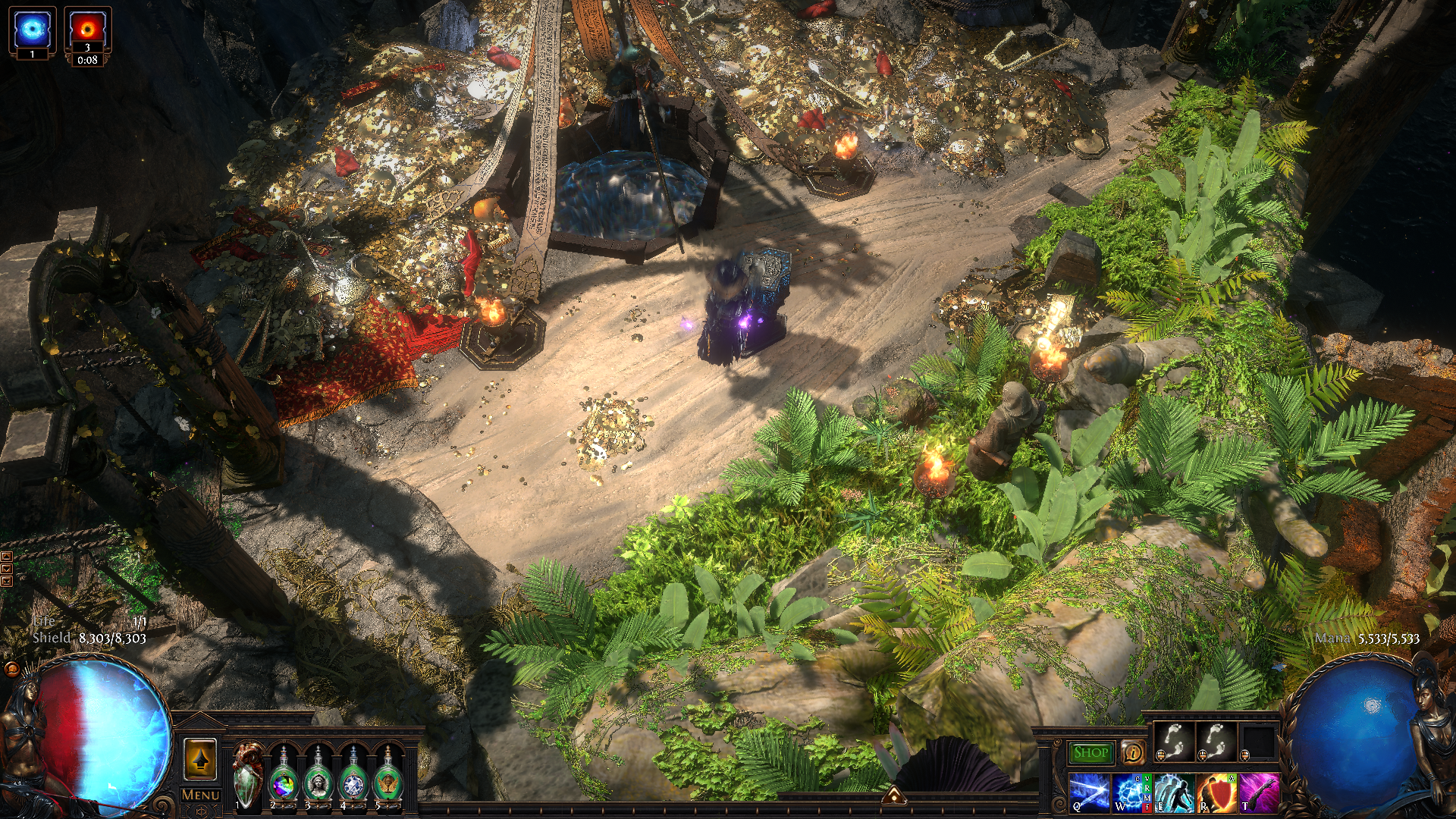Use the heart-shaped flask in slot 1
Screen dimensions: 1456x819
coord(247,774)
